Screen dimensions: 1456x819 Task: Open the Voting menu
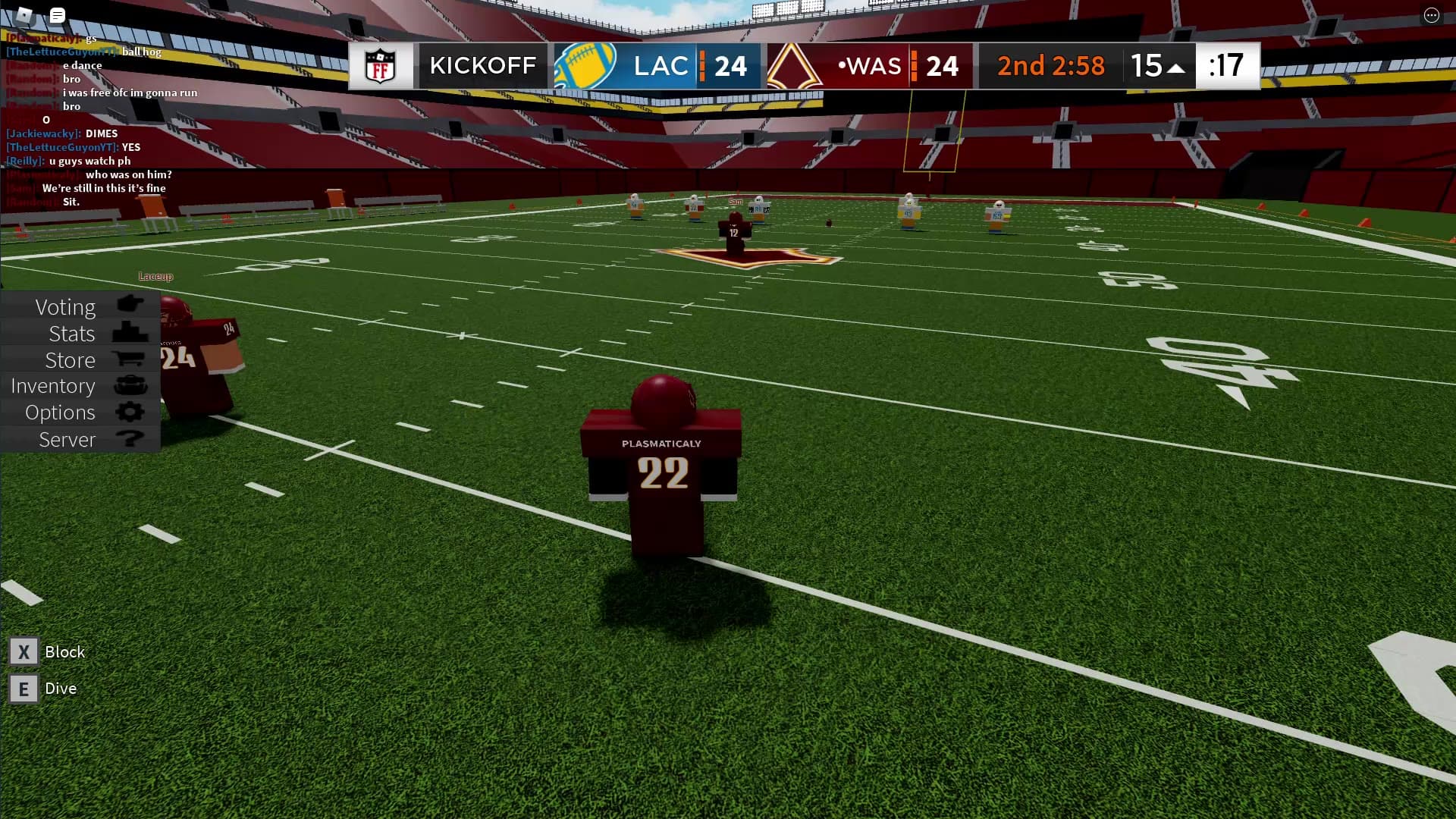pos(80,306)
